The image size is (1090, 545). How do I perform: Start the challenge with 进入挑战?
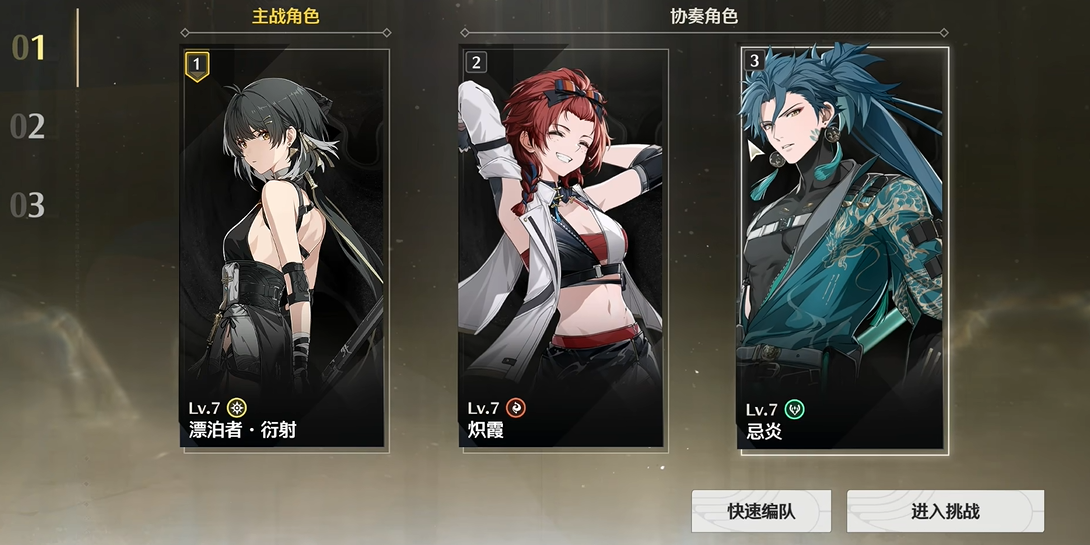945,511
